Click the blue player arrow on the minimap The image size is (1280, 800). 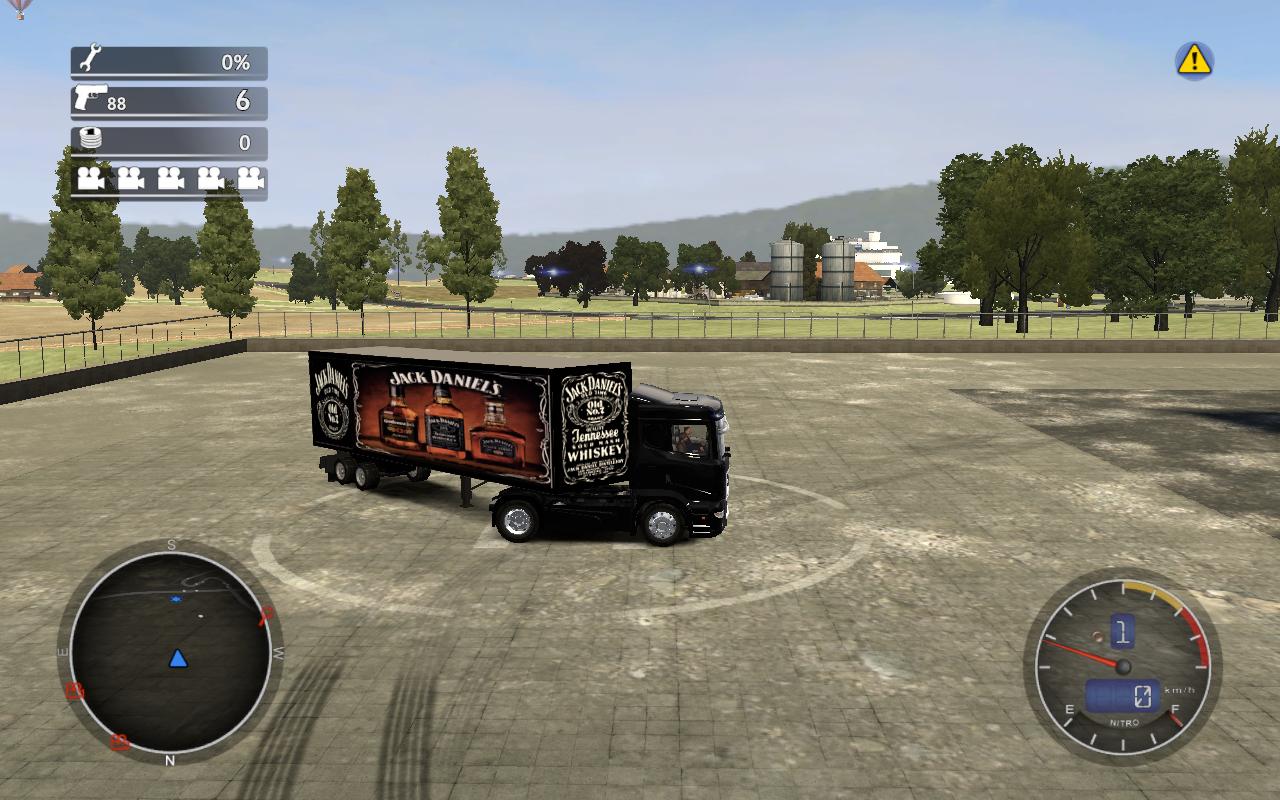(178, 658)
